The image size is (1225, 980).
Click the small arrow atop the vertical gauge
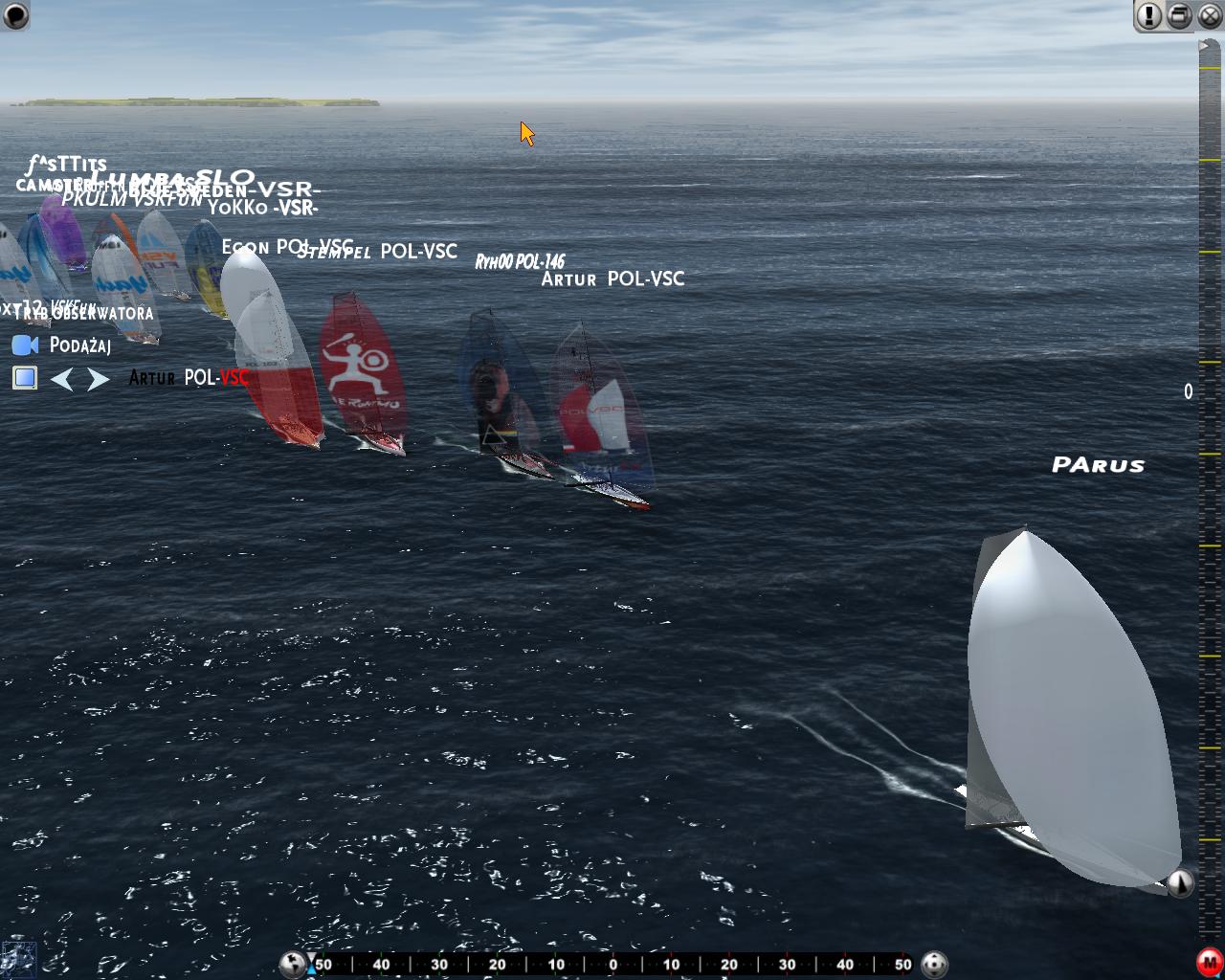pos(1203,45)
